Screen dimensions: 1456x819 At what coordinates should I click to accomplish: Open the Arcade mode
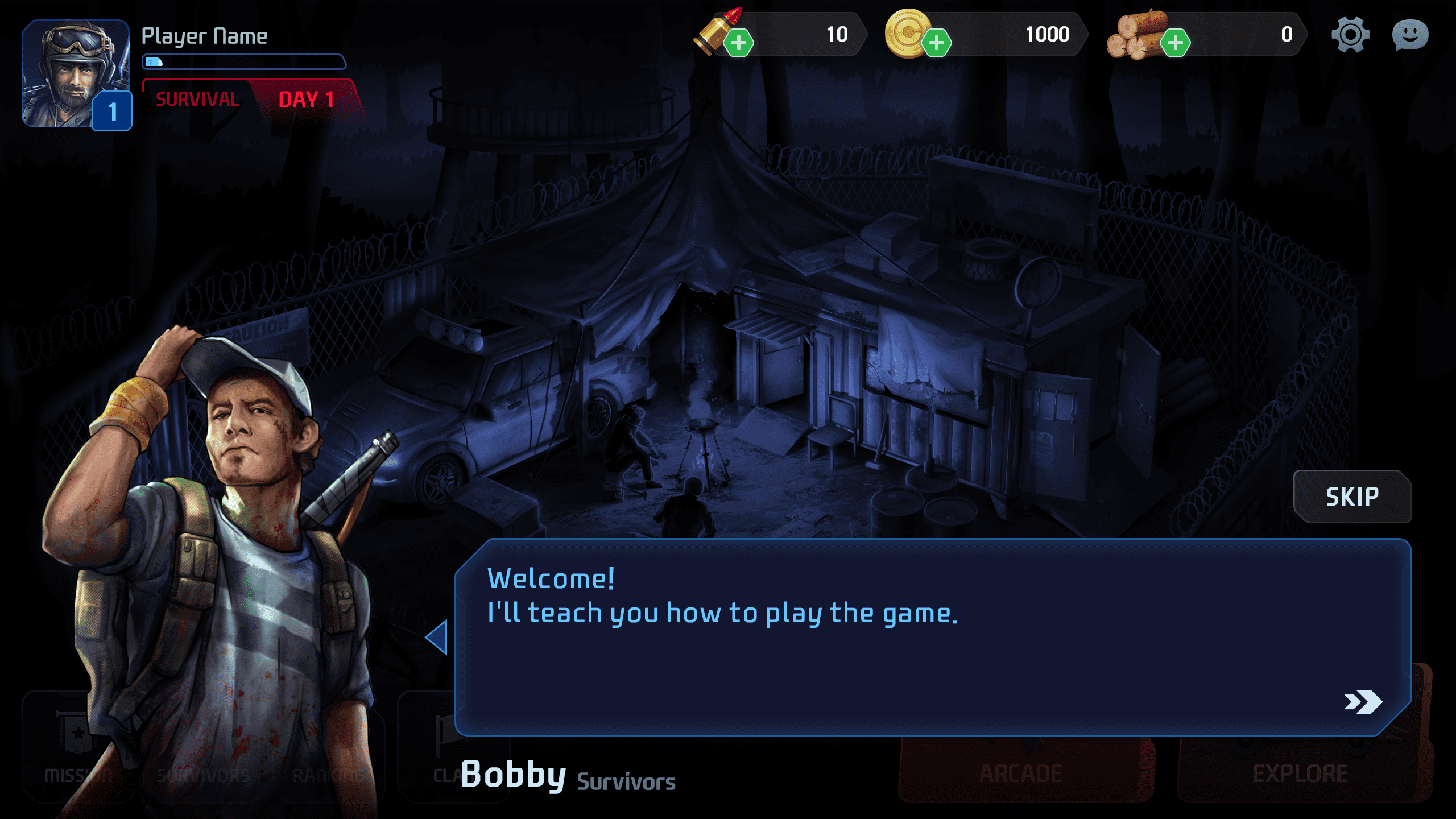point(1021,772)
